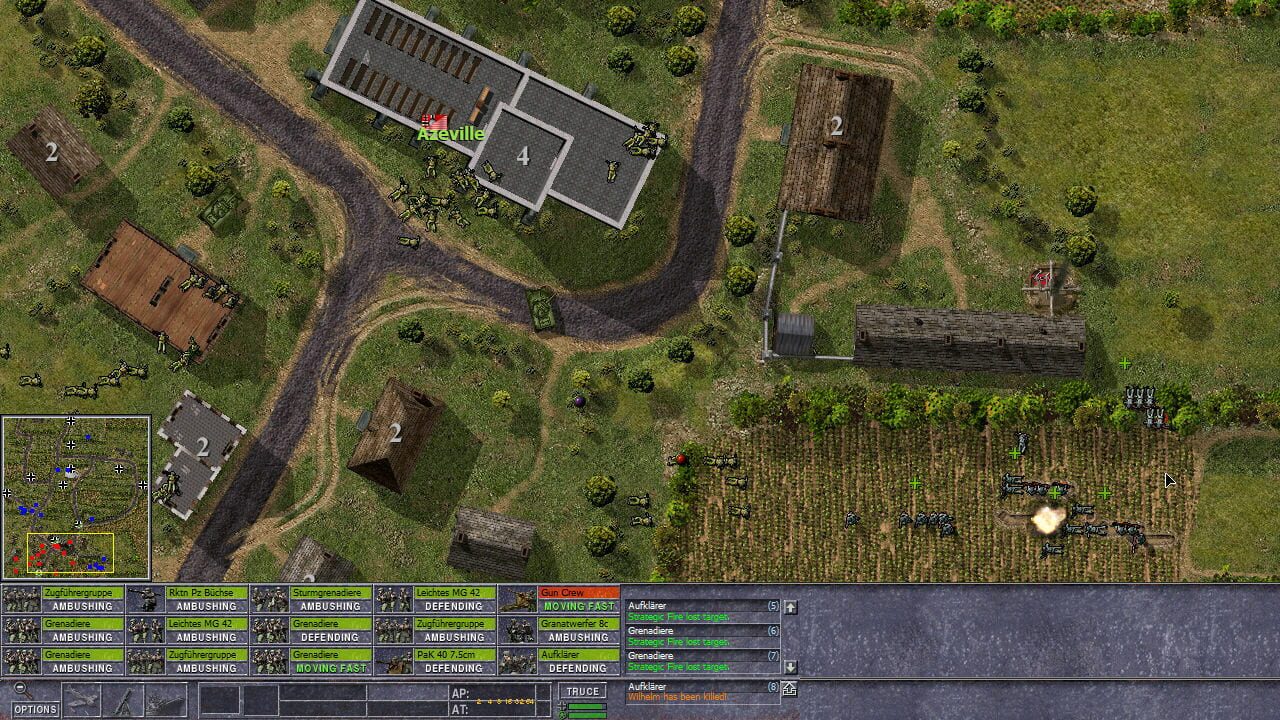Request air support with the airplane icon
The image size is (1280, 720).
click(x=81, y=697)
